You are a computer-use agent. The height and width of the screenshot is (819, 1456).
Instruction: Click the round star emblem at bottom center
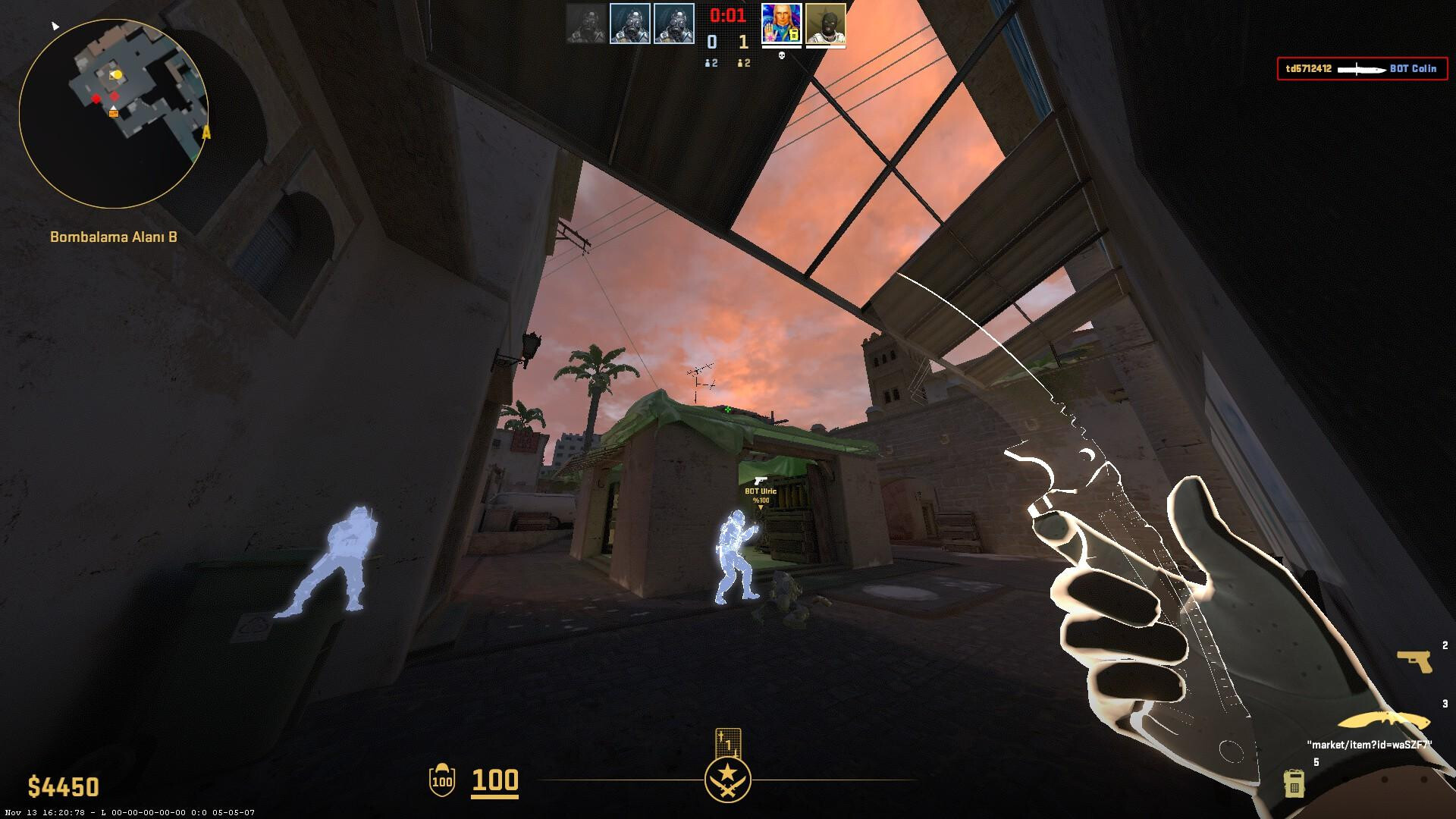(728, 780)
